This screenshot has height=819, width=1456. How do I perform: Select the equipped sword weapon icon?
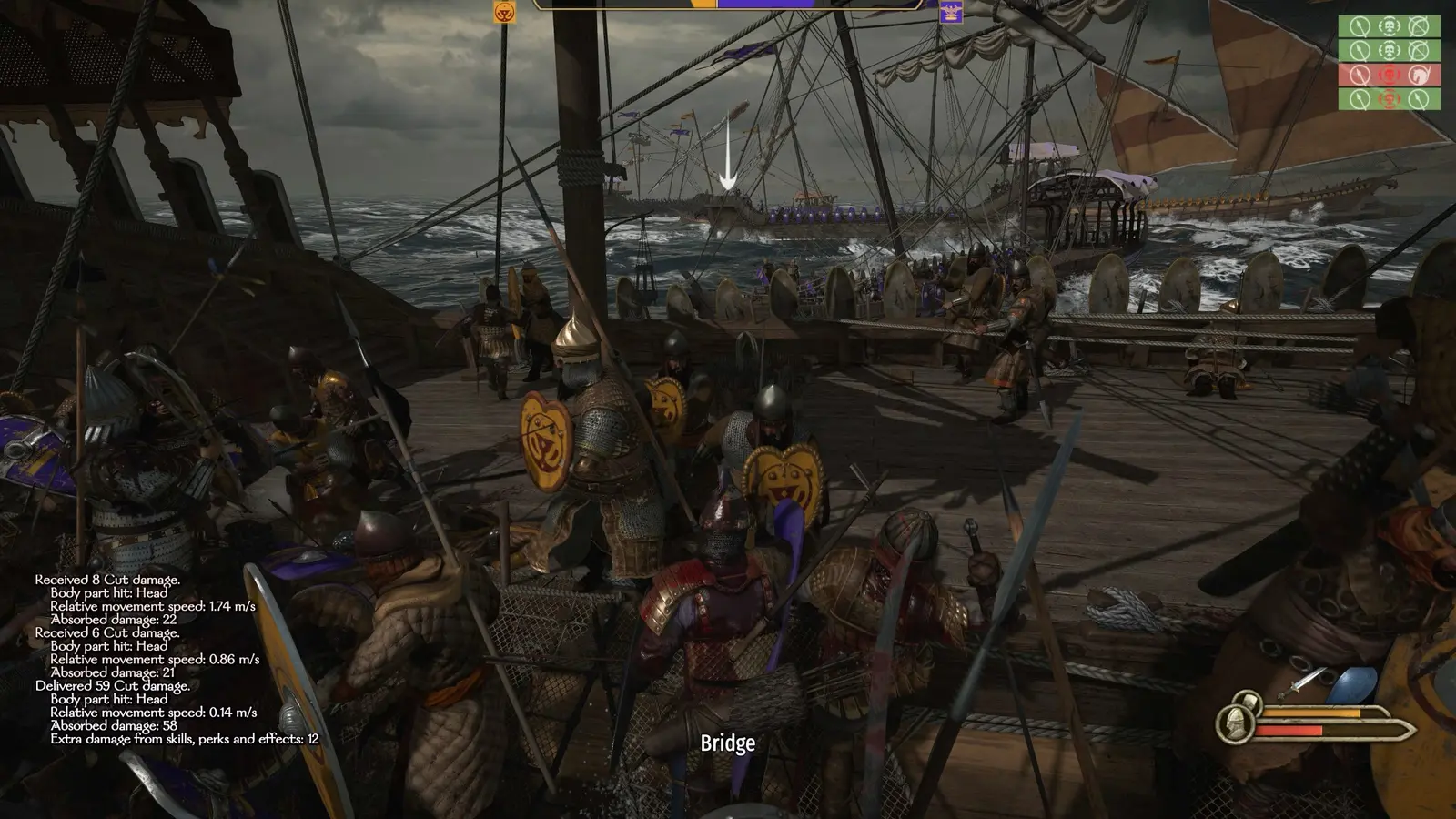point(1302,682)
